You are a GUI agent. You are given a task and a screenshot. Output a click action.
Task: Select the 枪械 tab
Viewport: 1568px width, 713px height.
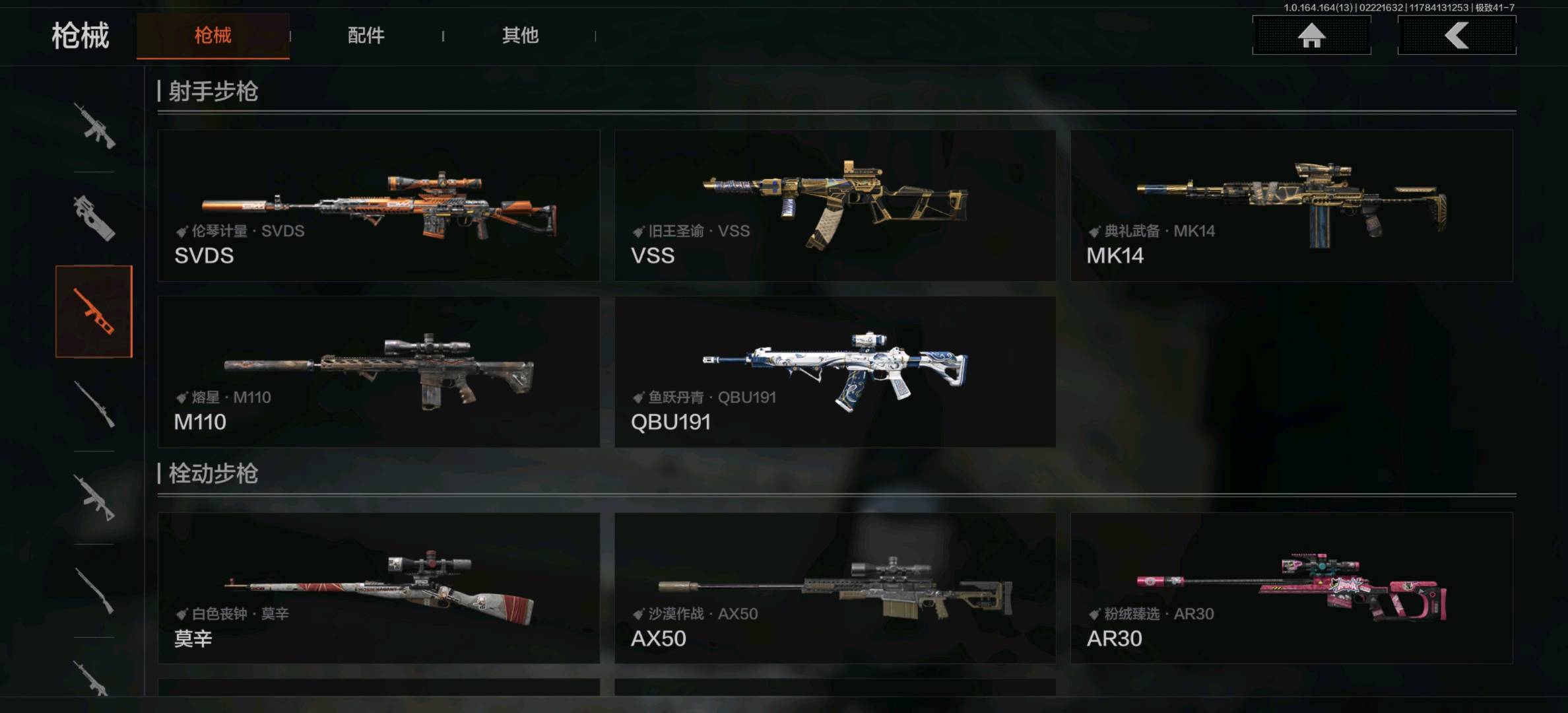coord(212,36)
